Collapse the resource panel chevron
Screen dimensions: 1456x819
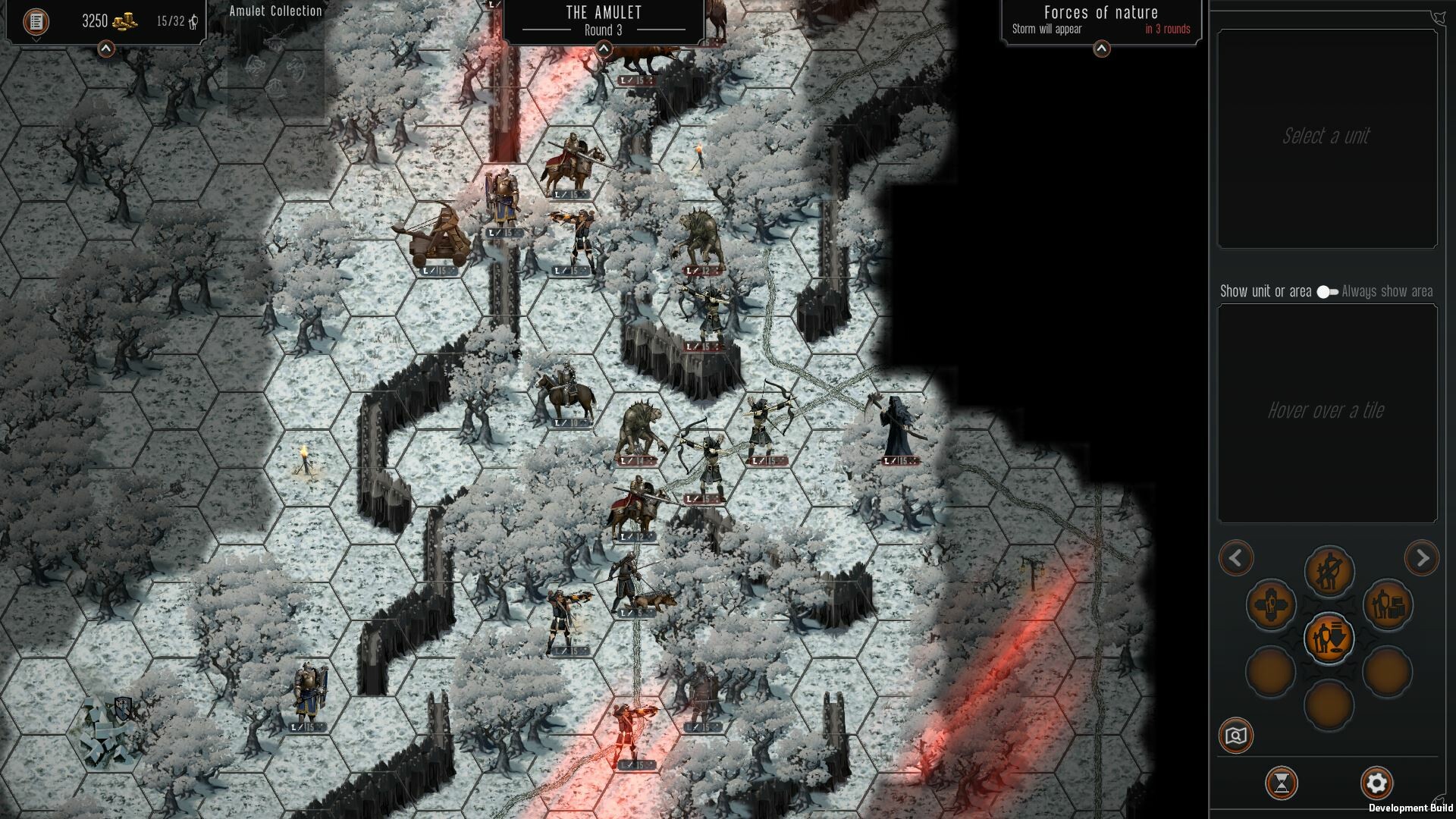pyautogui.click(x=105, y=48)
